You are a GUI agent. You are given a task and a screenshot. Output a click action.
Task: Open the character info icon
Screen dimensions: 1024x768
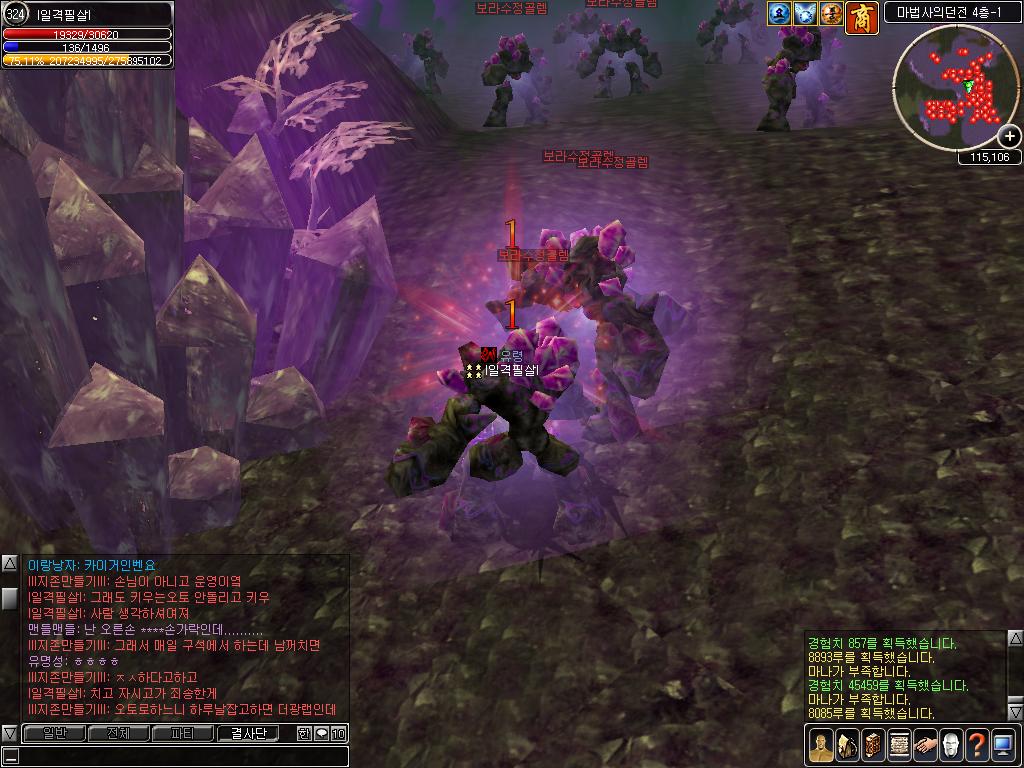tap(821, 745)
